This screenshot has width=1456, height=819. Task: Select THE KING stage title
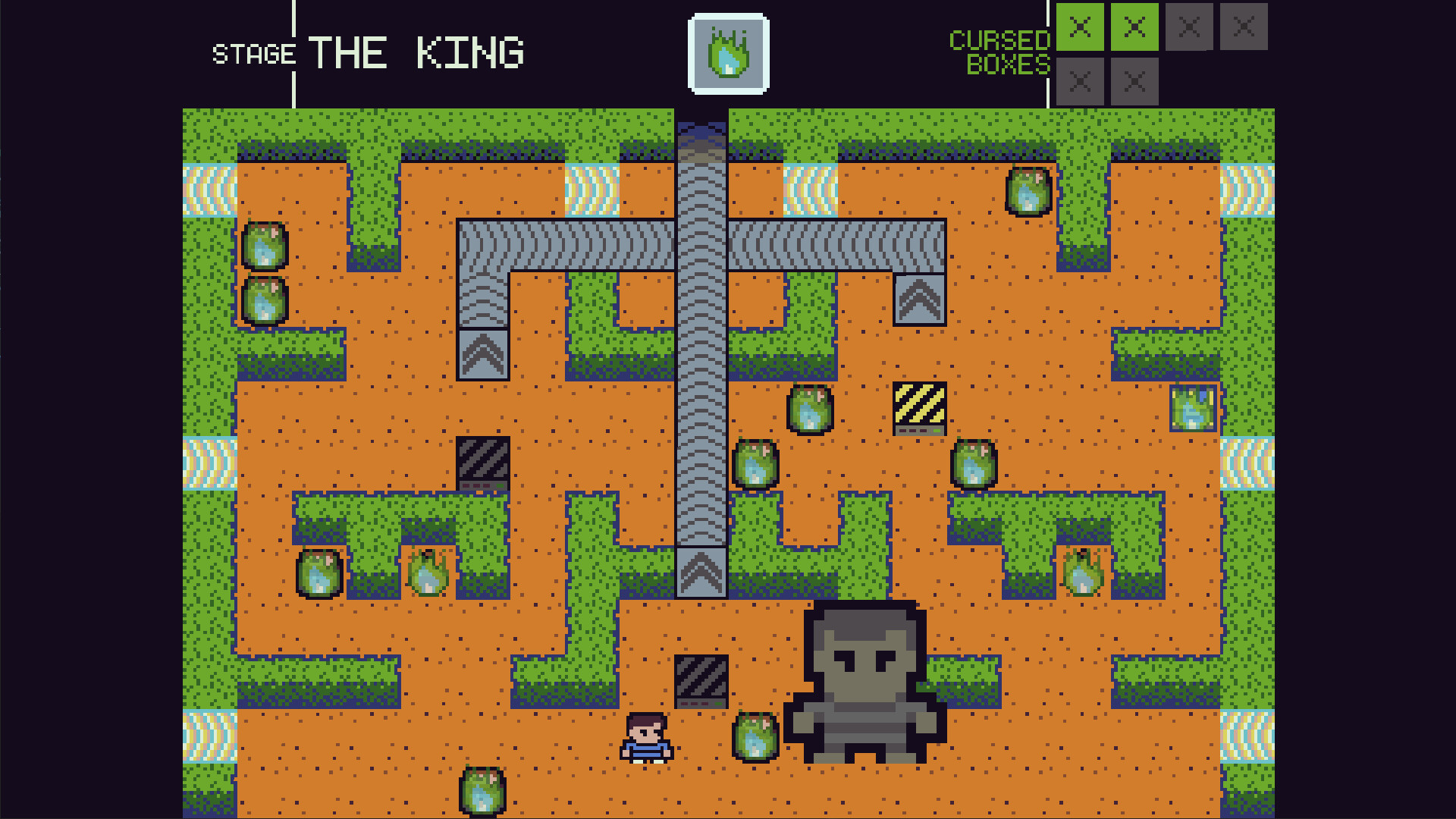[x=416, y=52]
